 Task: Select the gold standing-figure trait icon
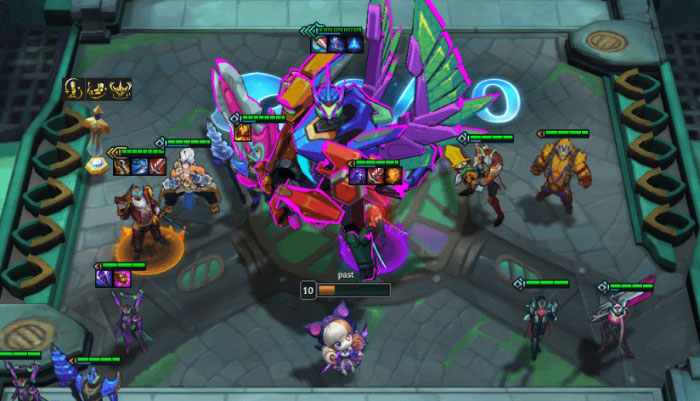(x=73, y=89)
